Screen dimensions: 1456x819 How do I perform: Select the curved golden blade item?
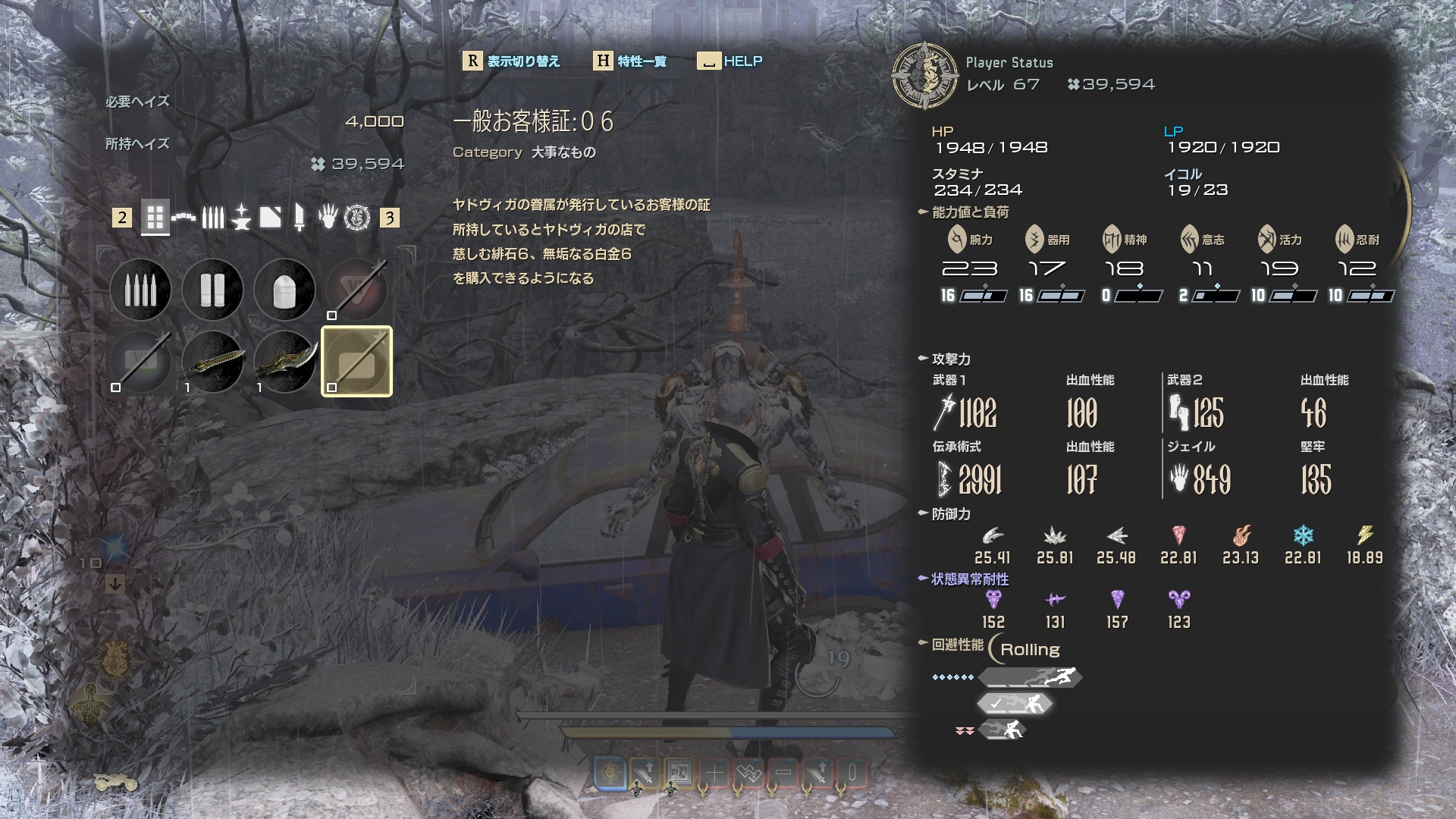(284, 362)
